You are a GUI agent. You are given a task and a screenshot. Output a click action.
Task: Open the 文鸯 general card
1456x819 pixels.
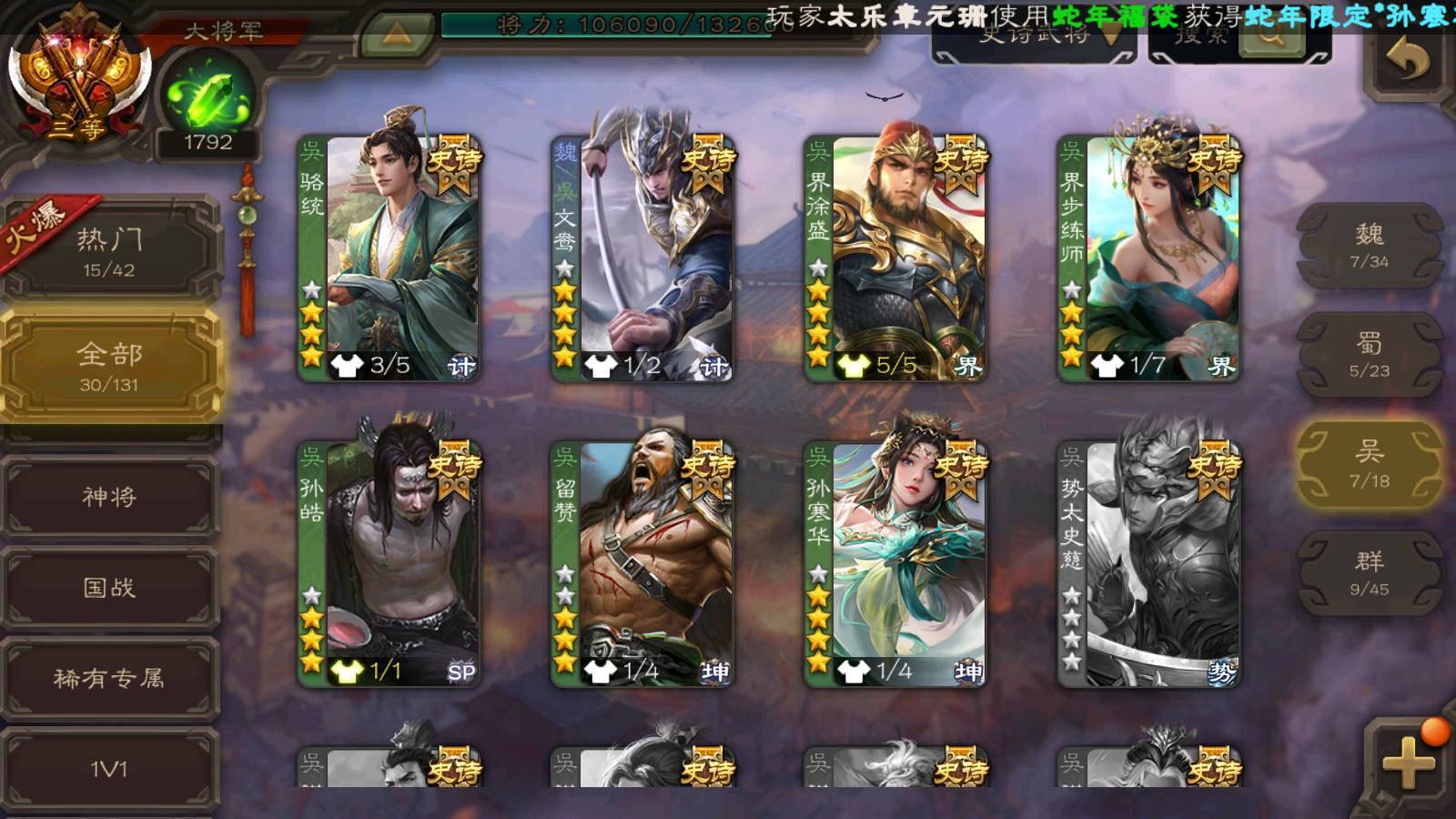click(x=644, y=258)
